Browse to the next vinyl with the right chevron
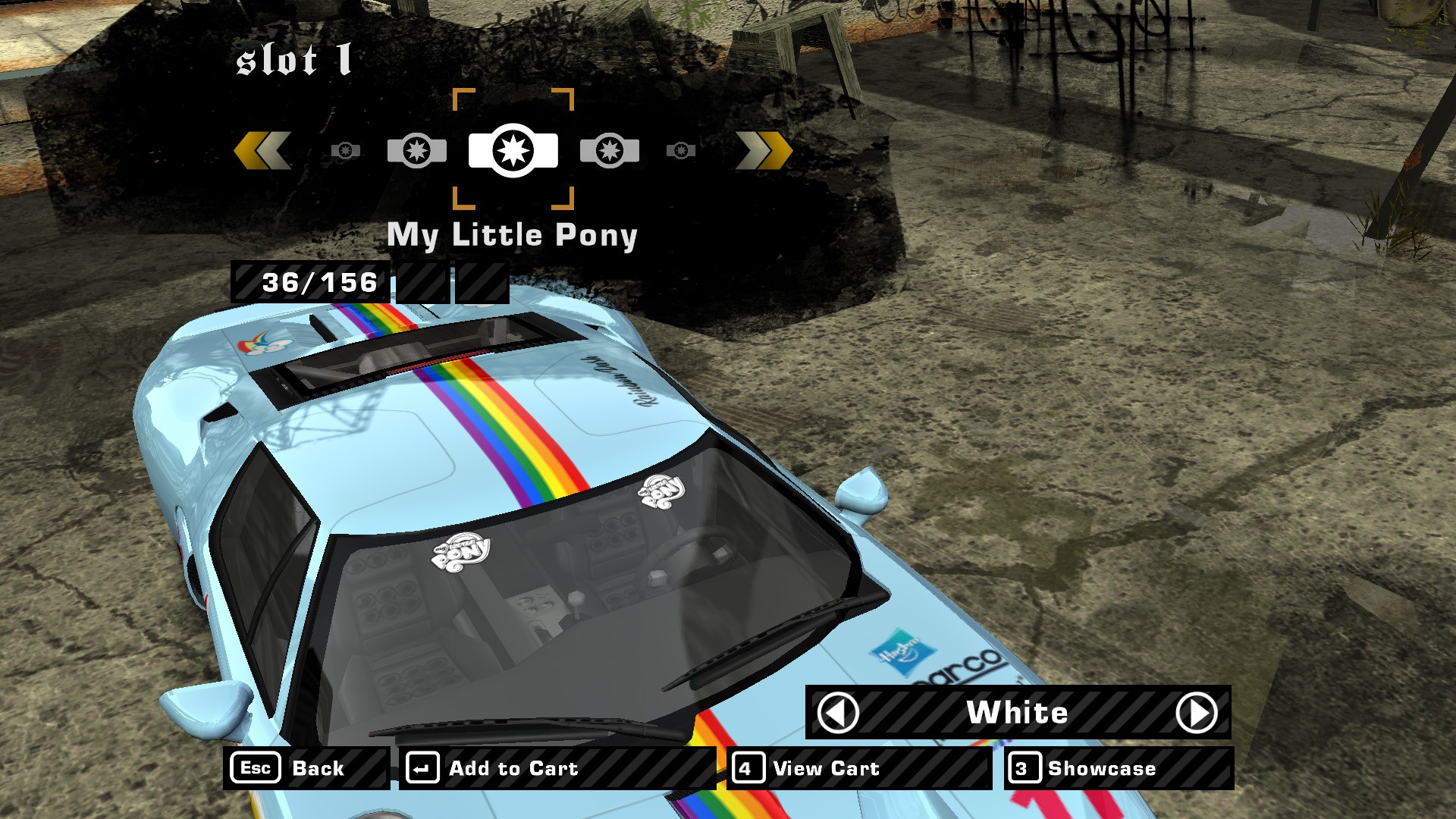This screenshot has width=1456, height=819. pyautogui.click(x=764, y=150)
